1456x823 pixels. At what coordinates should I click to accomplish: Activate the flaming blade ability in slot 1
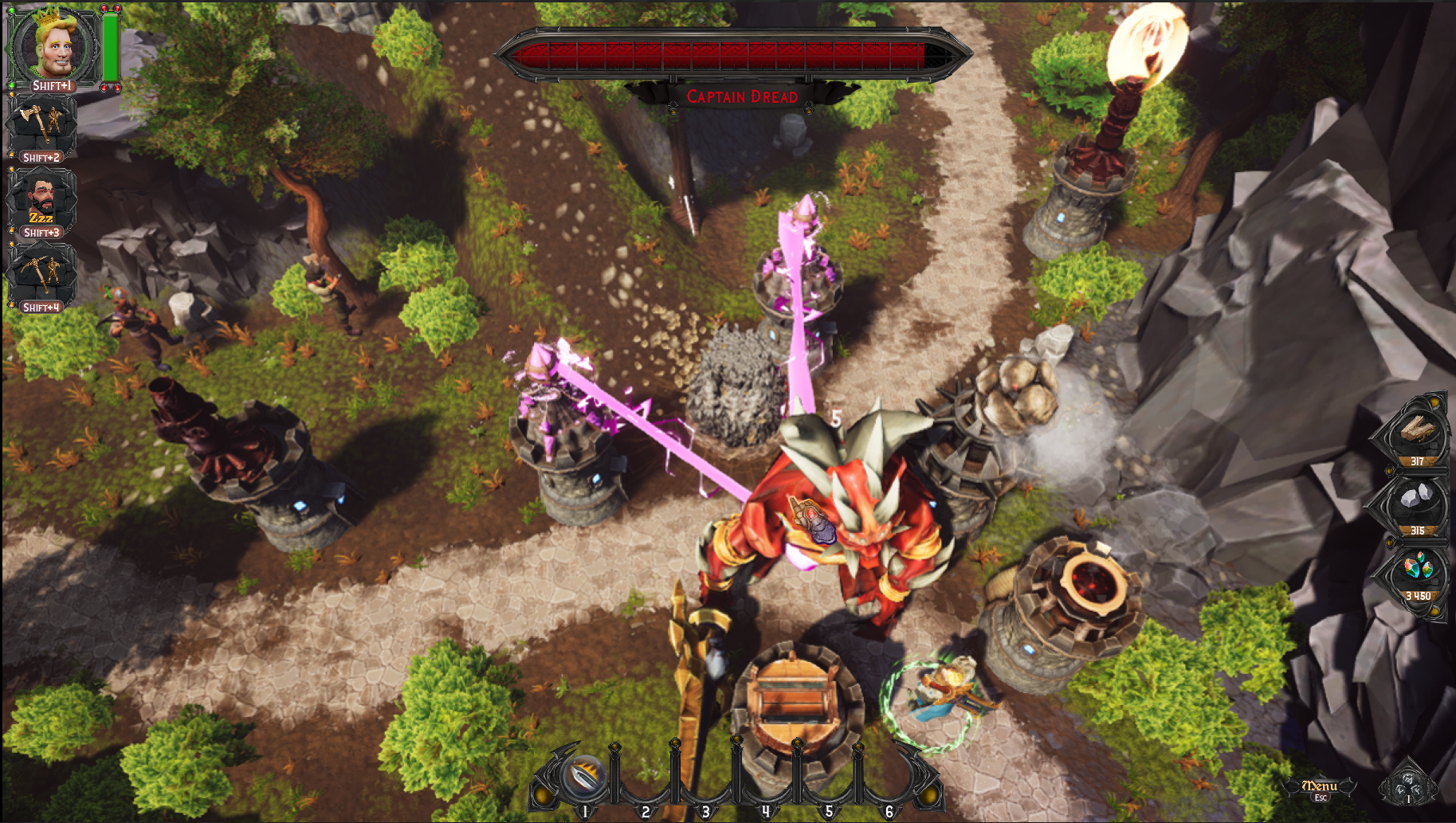click(583, 775)
